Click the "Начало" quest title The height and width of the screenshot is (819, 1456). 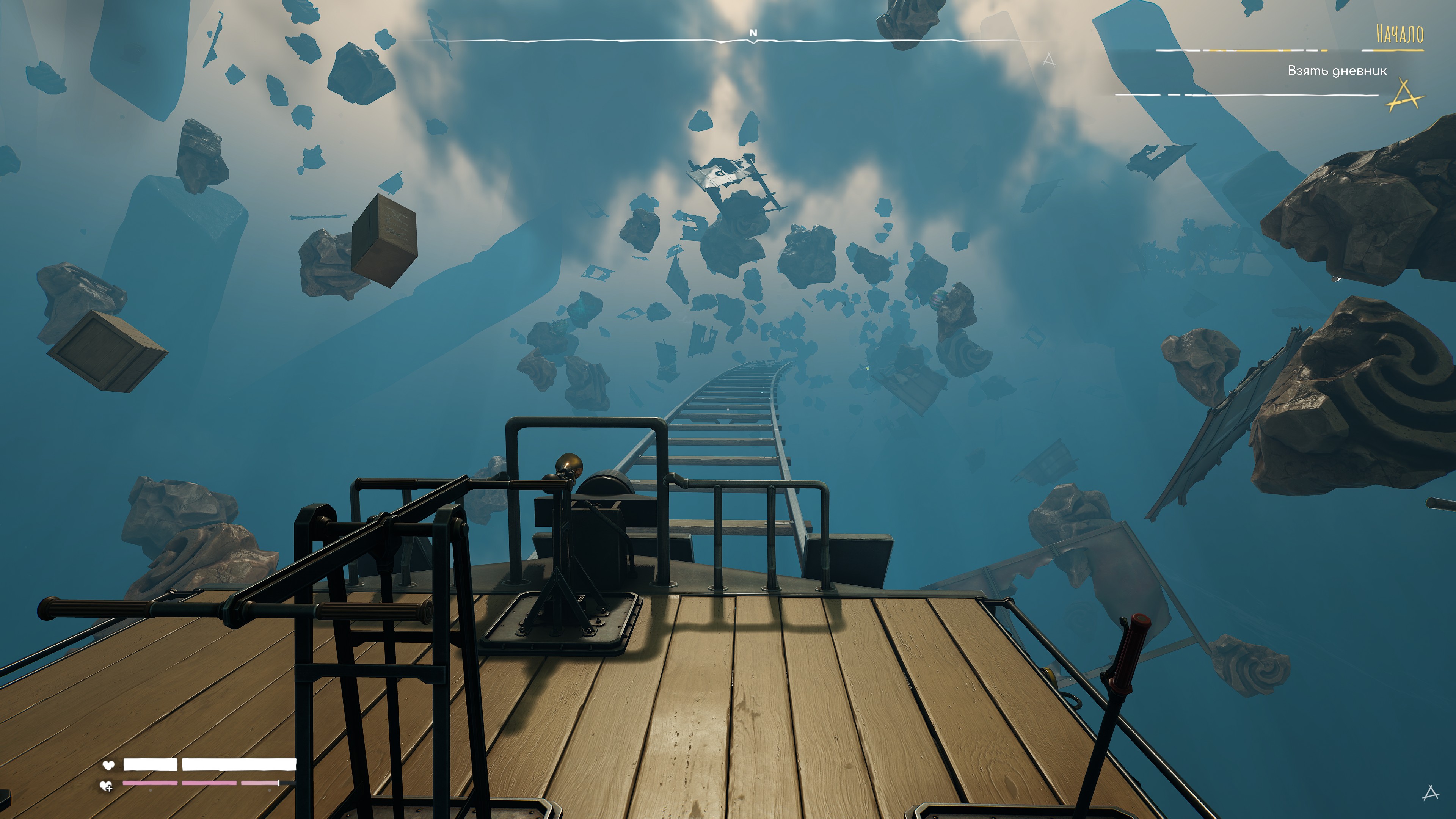coord(1399,34)
